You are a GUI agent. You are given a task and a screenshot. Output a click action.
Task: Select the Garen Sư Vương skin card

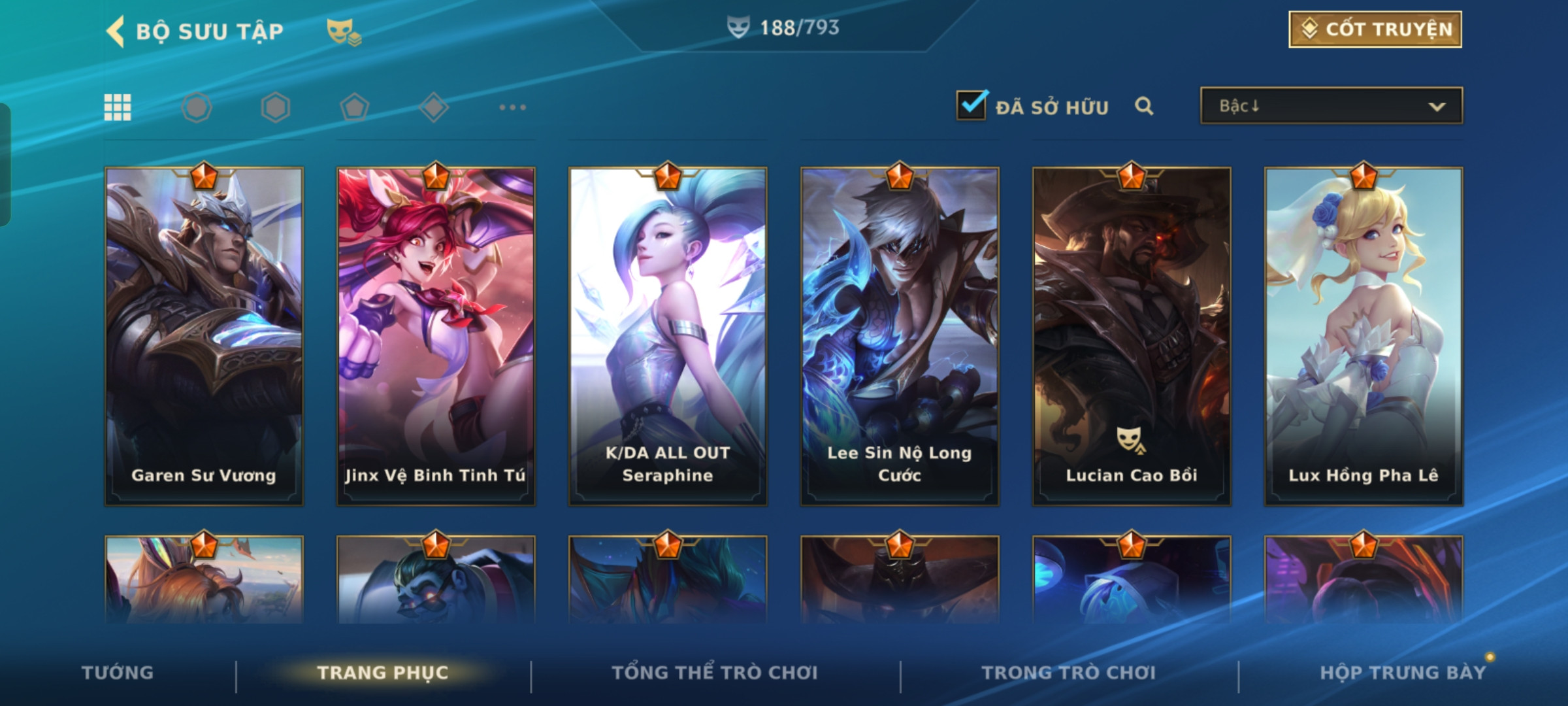204,336
